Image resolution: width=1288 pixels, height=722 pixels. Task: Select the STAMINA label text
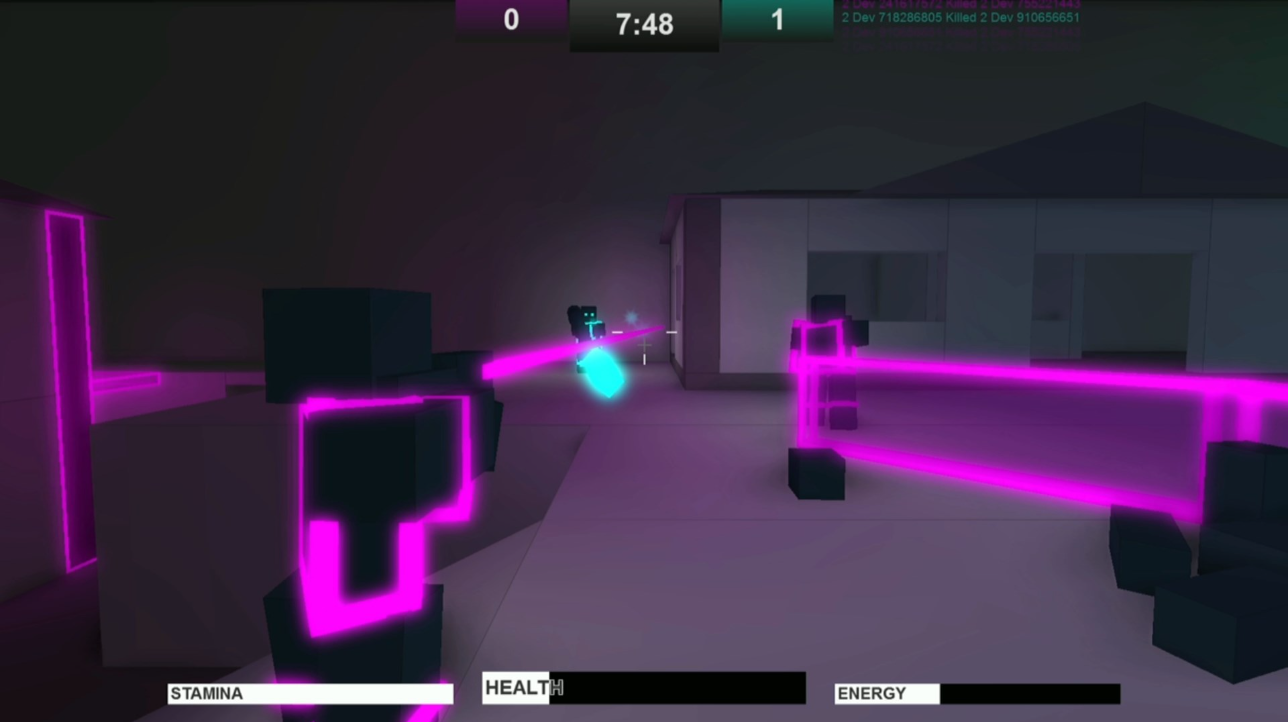(207, 693)
